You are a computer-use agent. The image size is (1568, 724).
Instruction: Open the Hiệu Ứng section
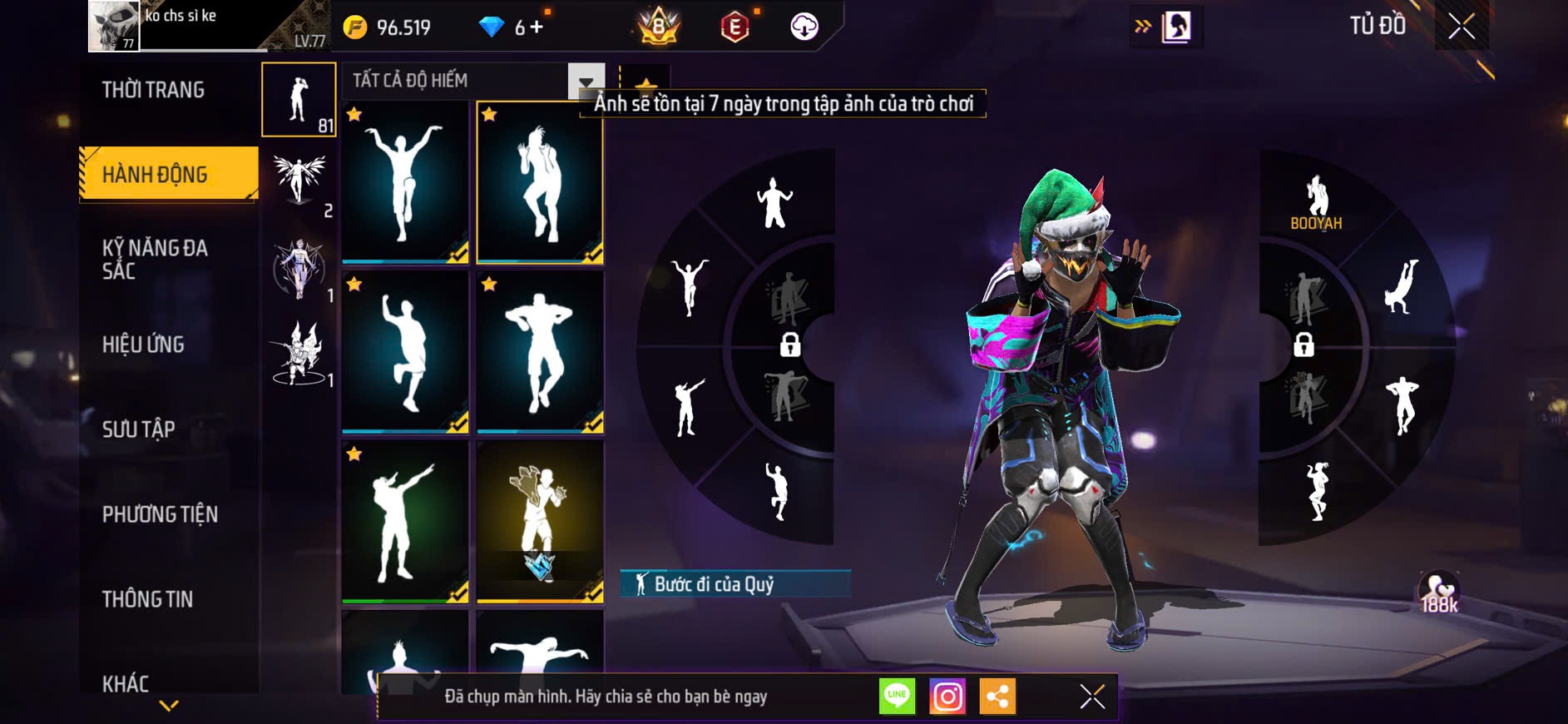[x=143, y=345]
